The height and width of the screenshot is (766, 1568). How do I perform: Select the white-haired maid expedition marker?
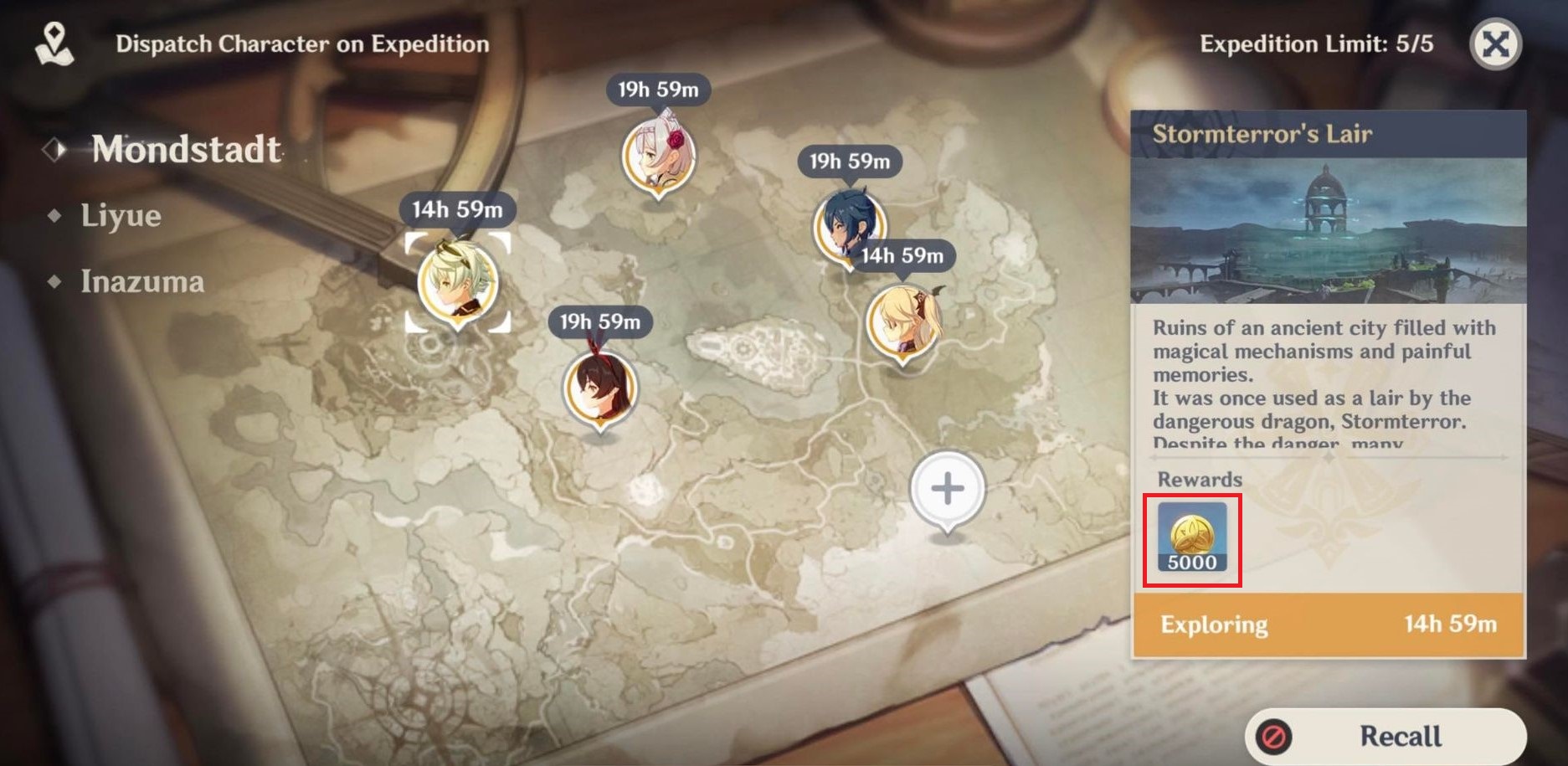658,157
